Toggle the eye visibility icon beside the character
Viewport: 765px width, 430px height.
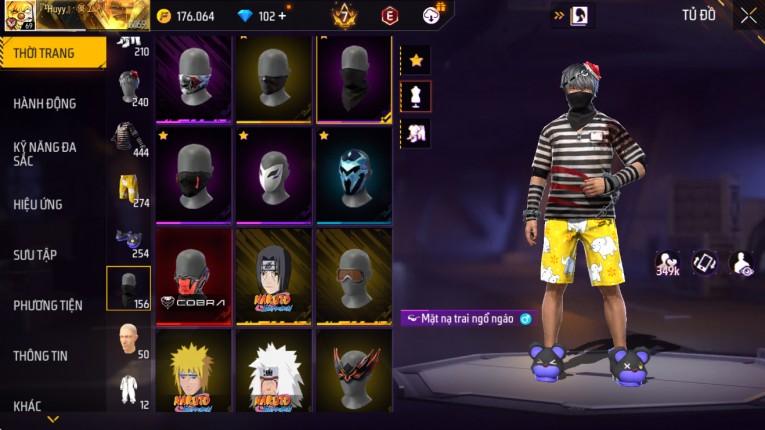[742, 263]
